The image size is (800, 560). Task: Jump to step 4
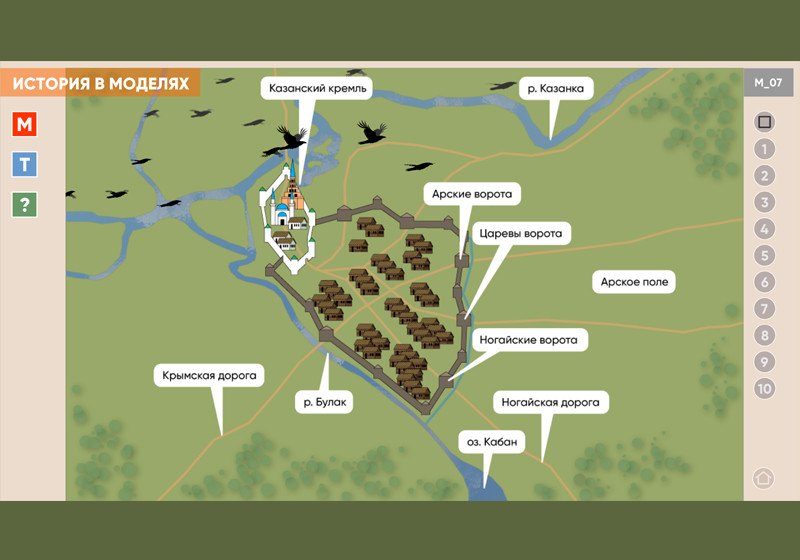pos(765,229)
